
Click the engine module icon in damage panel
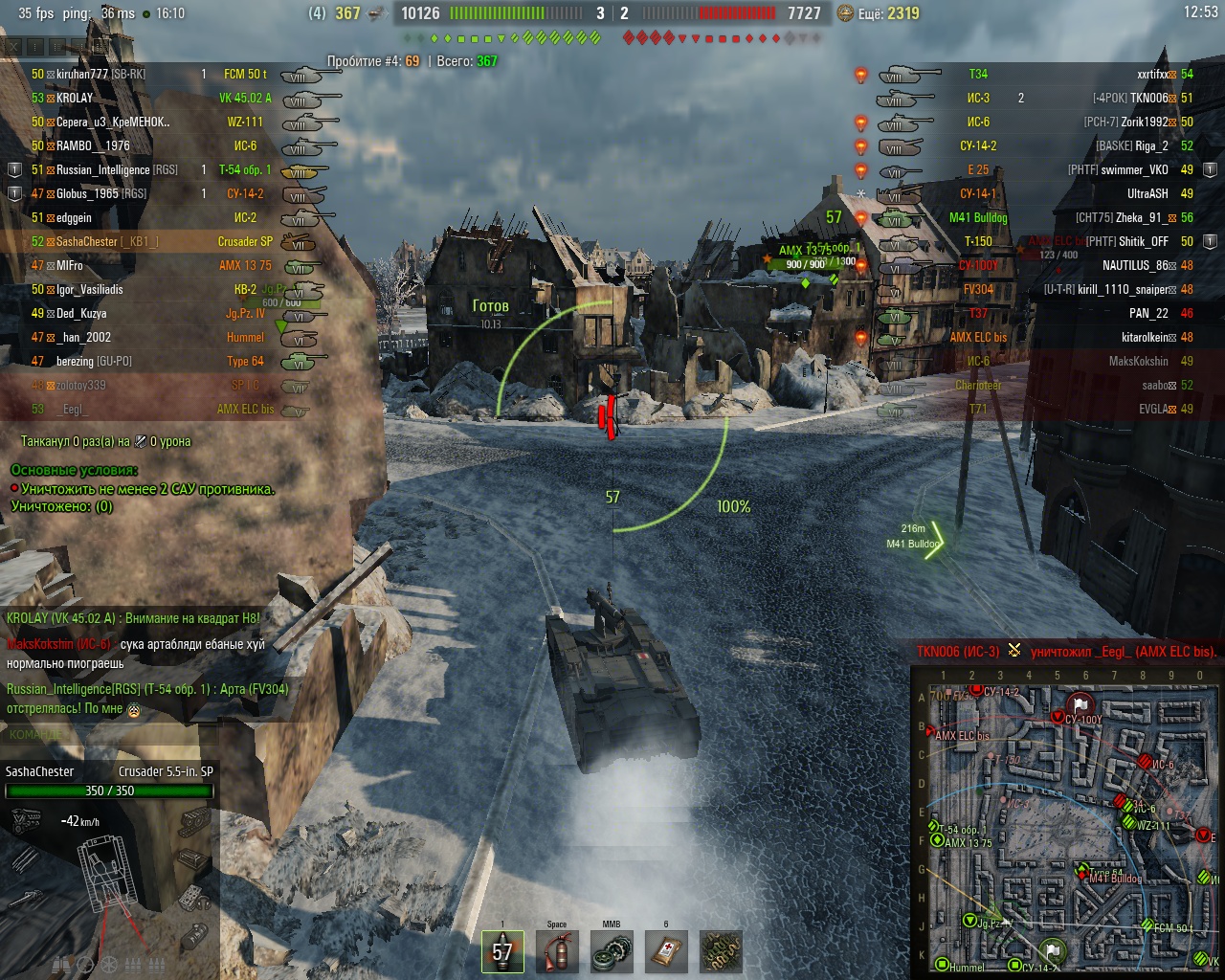pyautogui.click(x=26, y=819)
